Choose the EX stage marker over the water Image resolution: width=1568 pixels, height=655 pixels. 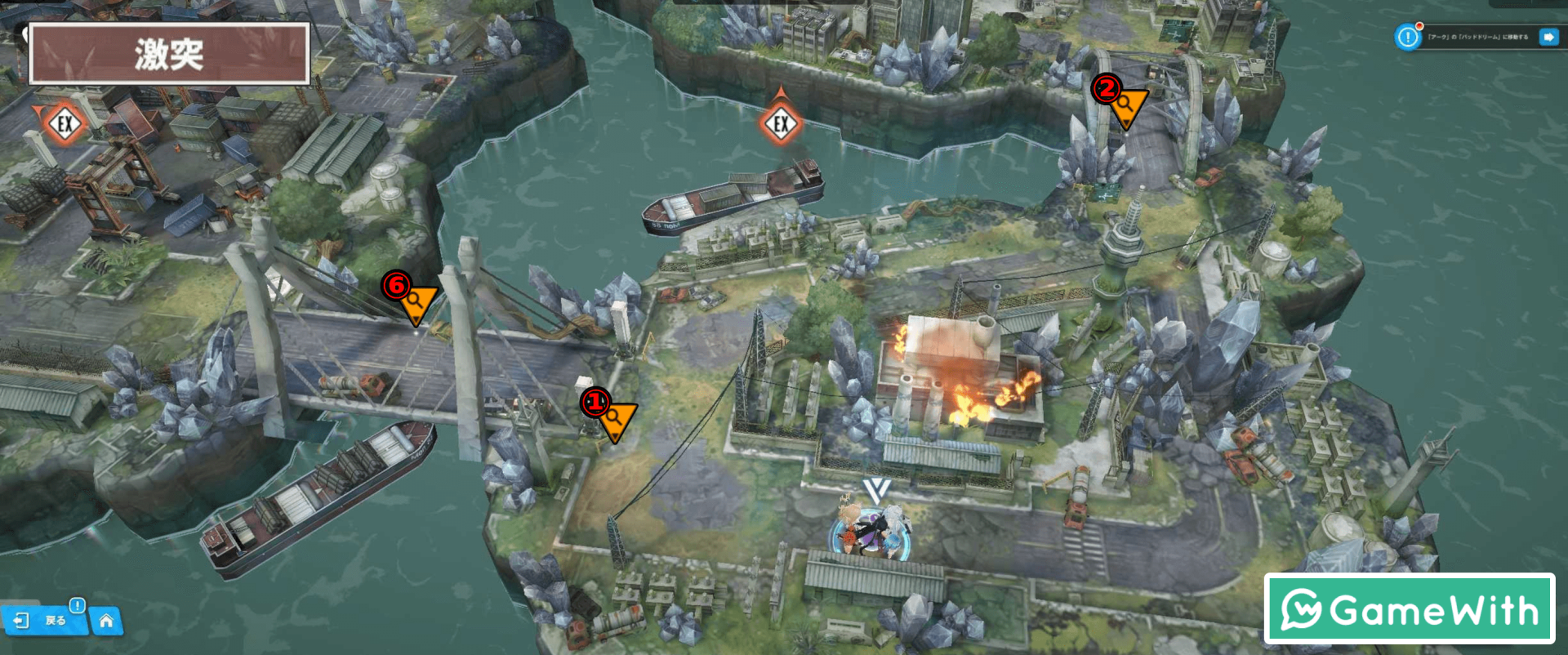(781, 123)
